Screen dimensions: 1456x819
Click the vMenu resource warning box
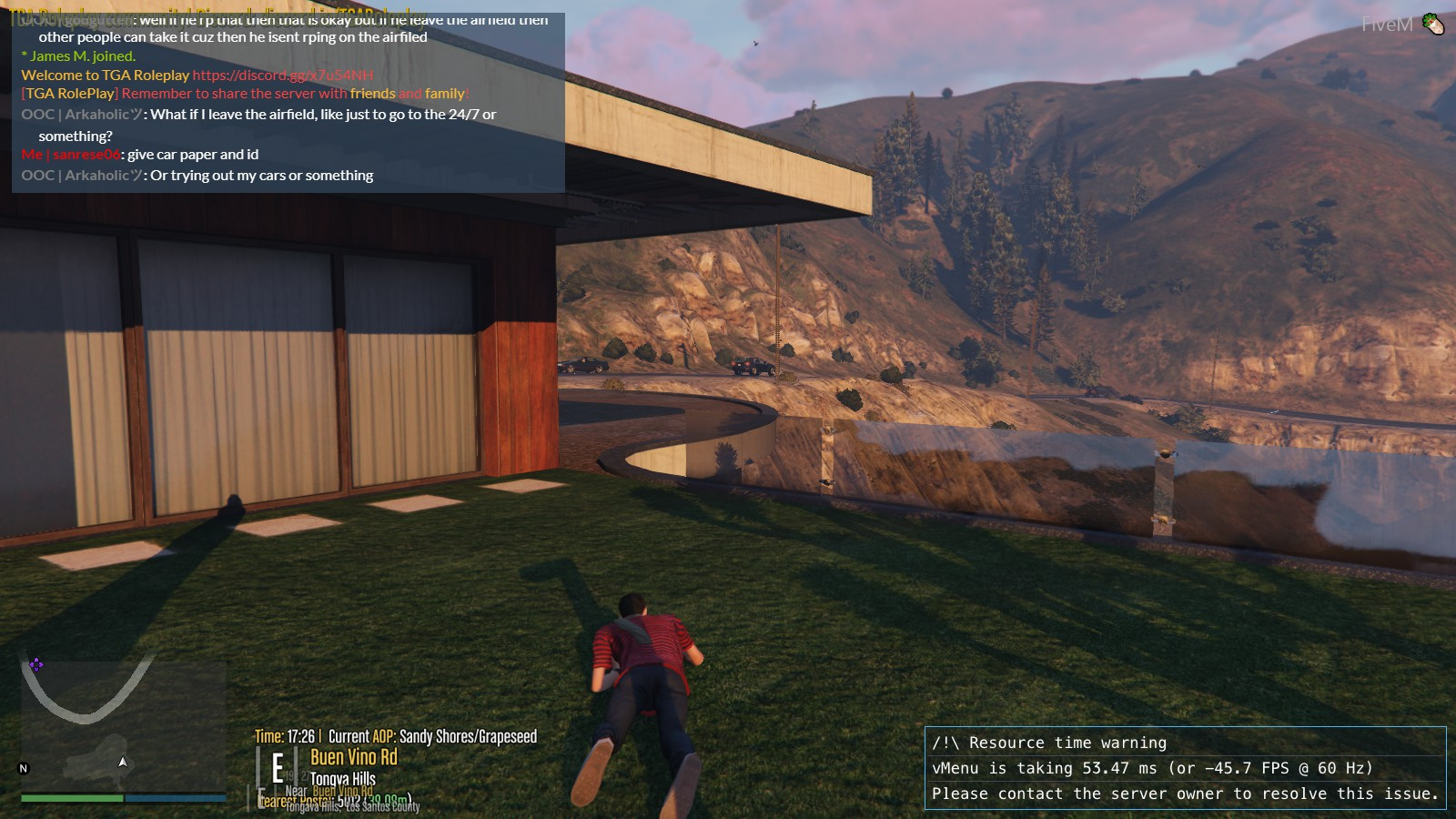(x=1183, y=768)
